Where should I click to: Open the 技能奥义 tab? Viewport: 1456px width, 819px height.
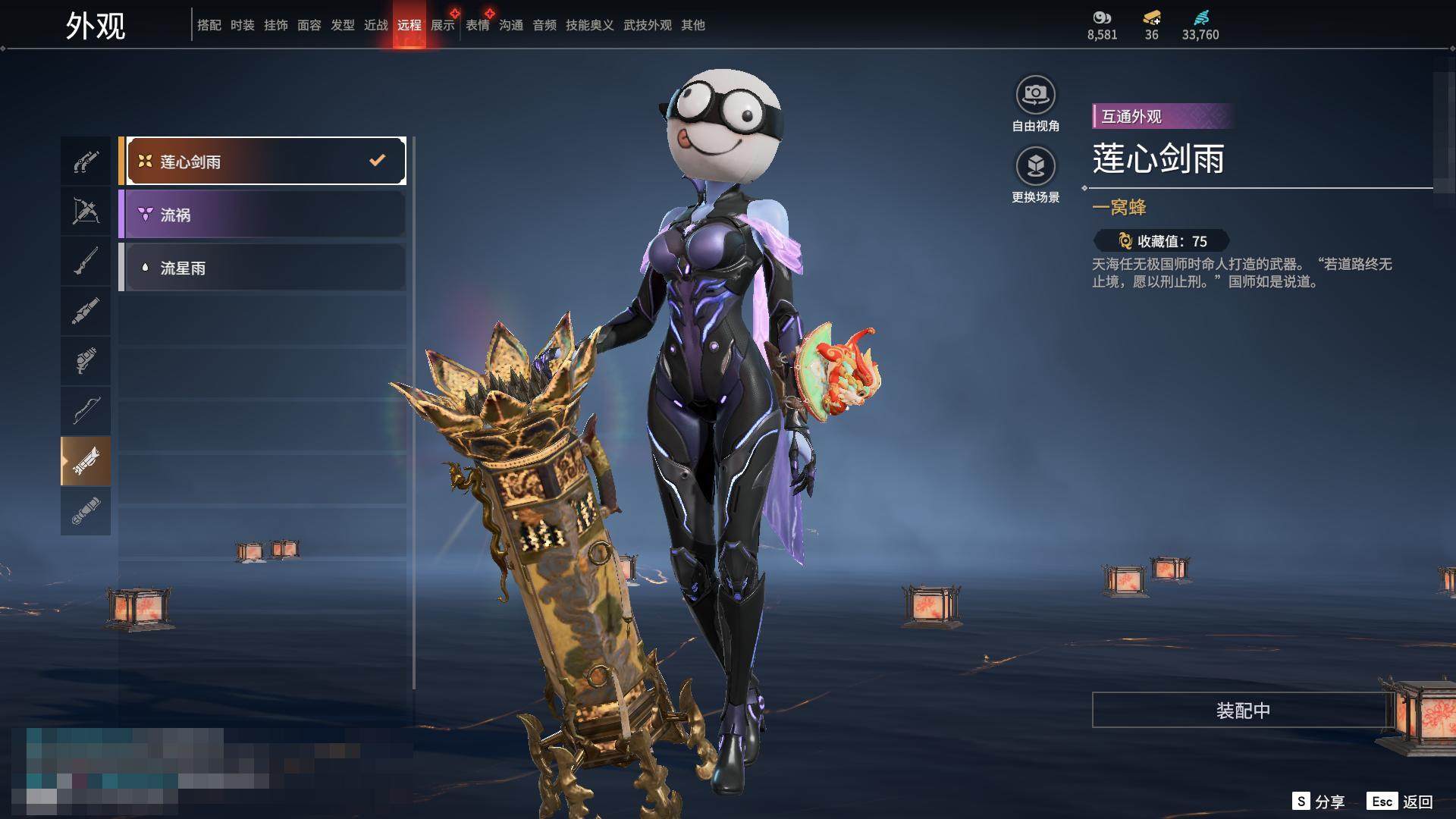coord(590,25)
